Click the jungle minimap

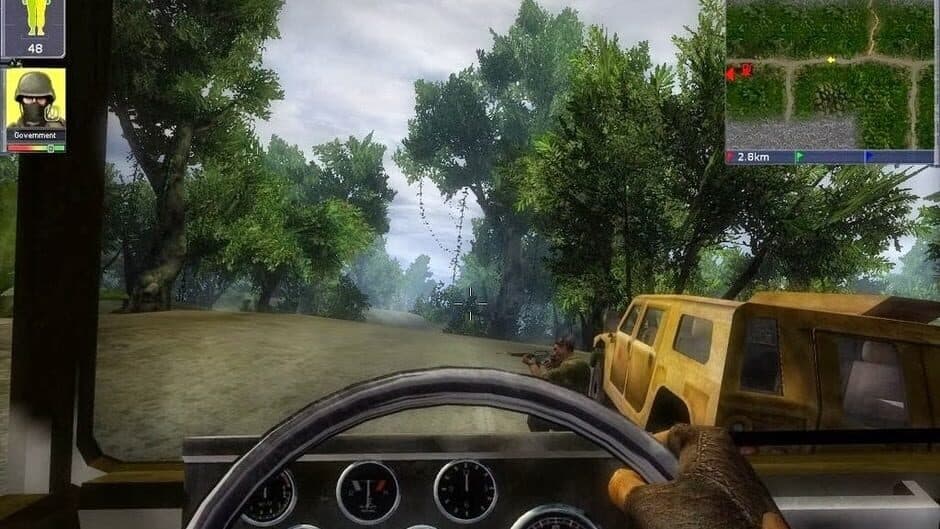(x=830, y=75)
